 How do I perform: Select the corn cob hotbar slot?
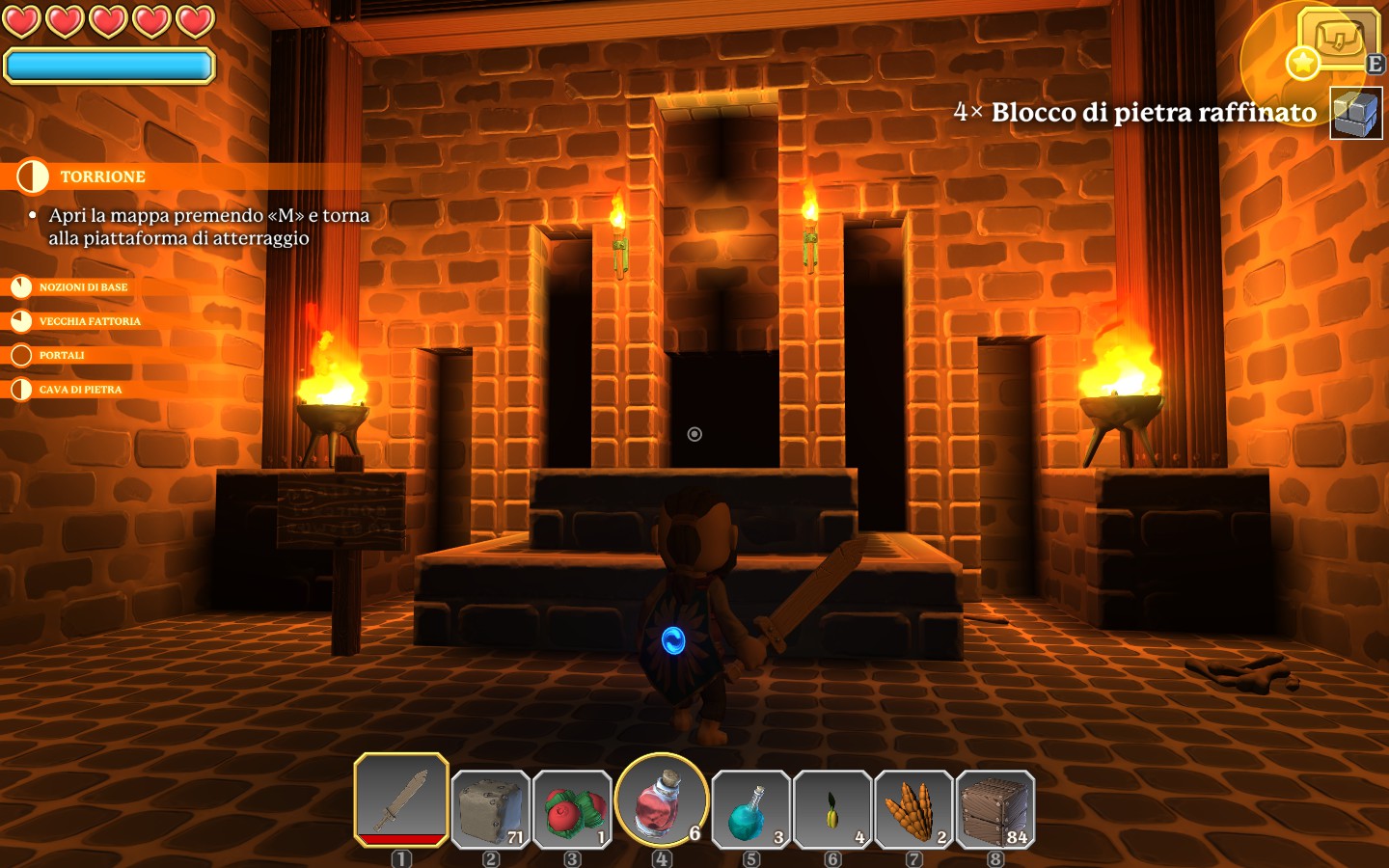coord(914,809)
